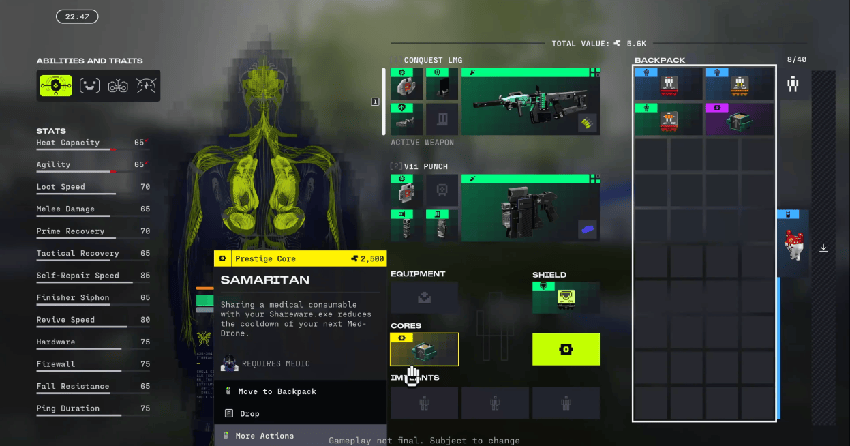The image size is (850, 446).
Task: Click the equipped Samaritan core slot
Action: click(x=424, y=349)
